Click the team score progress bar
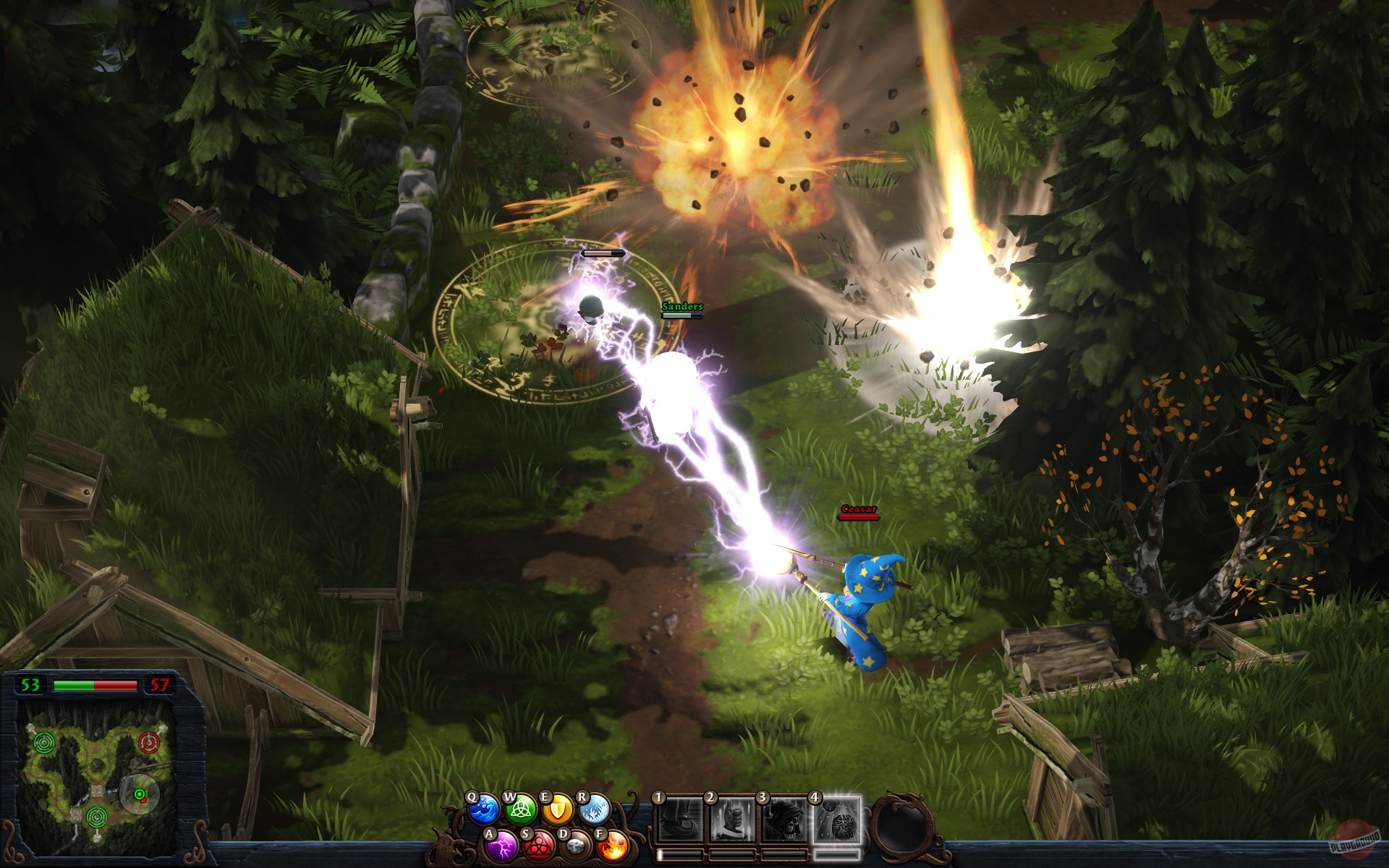1389x868 pixels. (95, 686)
